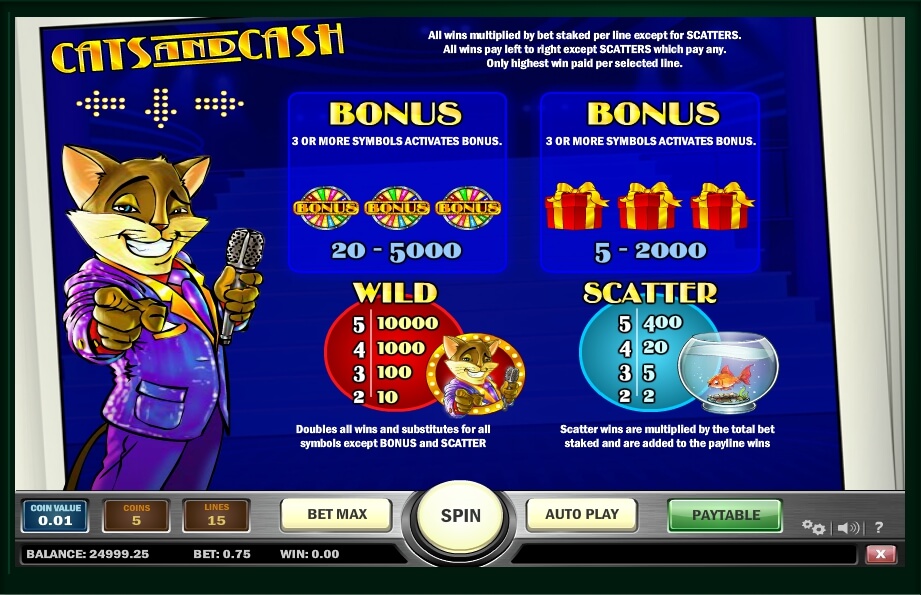Change the number of lines

click(216, 515)
